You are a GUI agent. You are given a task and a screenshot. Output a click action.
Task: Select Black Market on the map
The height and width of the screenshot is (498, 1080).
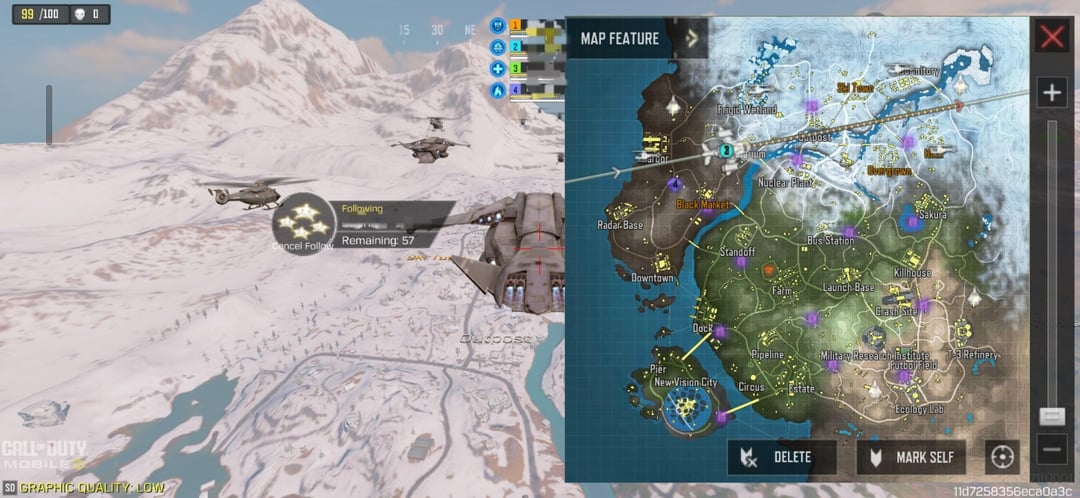point(704,204)
